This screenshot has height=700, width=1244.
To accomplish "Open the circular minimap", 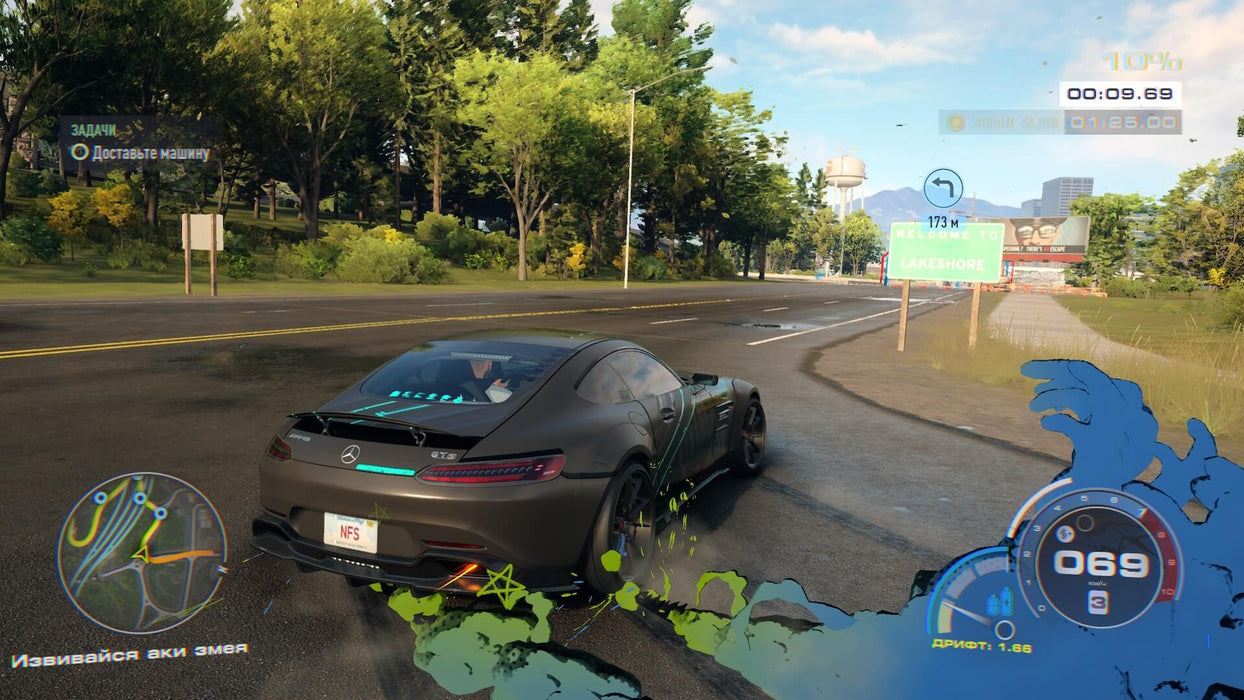I will 142,552.
